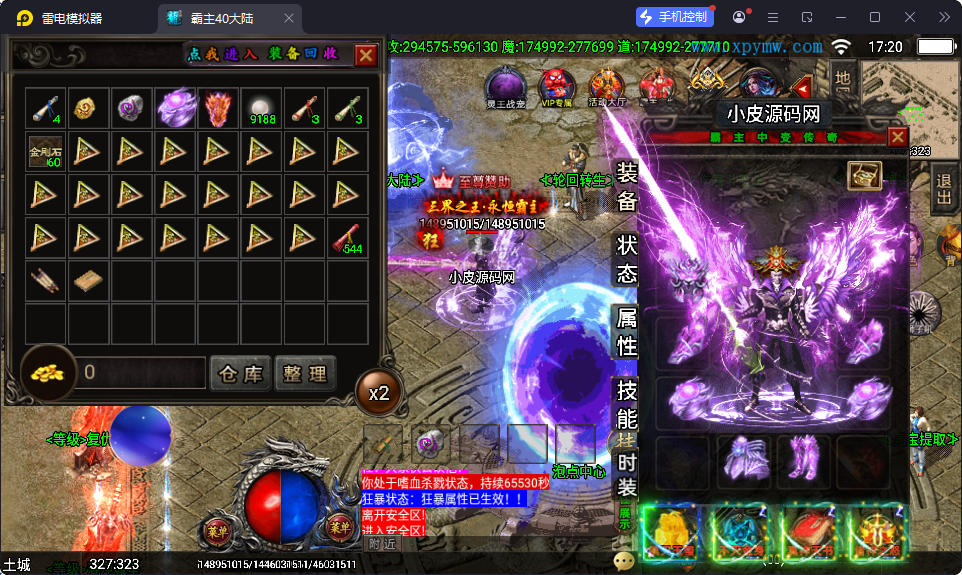962x575 pixels.
Task: Open the 装备回收 equipment recycle link
Action: click(303, 54)
